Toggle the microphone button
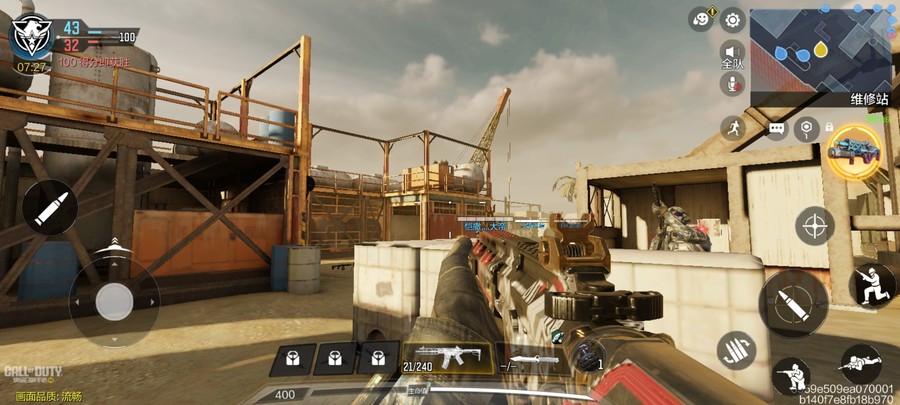Screen dimensions: 900x405 click(732, 84)
